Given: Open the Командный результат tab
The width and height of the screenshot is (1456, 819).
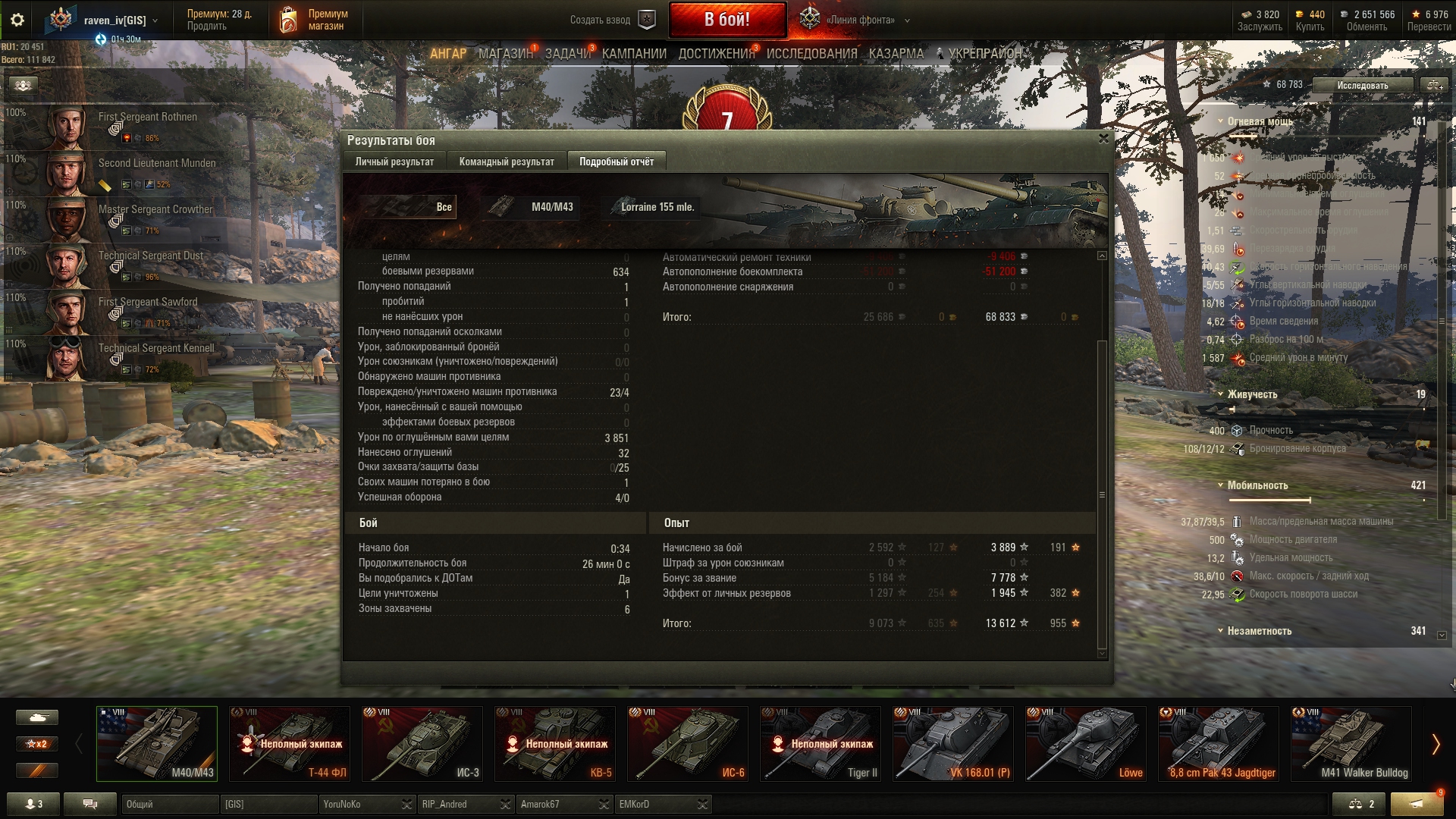Looking at the screenshot, I should point(507,162).
